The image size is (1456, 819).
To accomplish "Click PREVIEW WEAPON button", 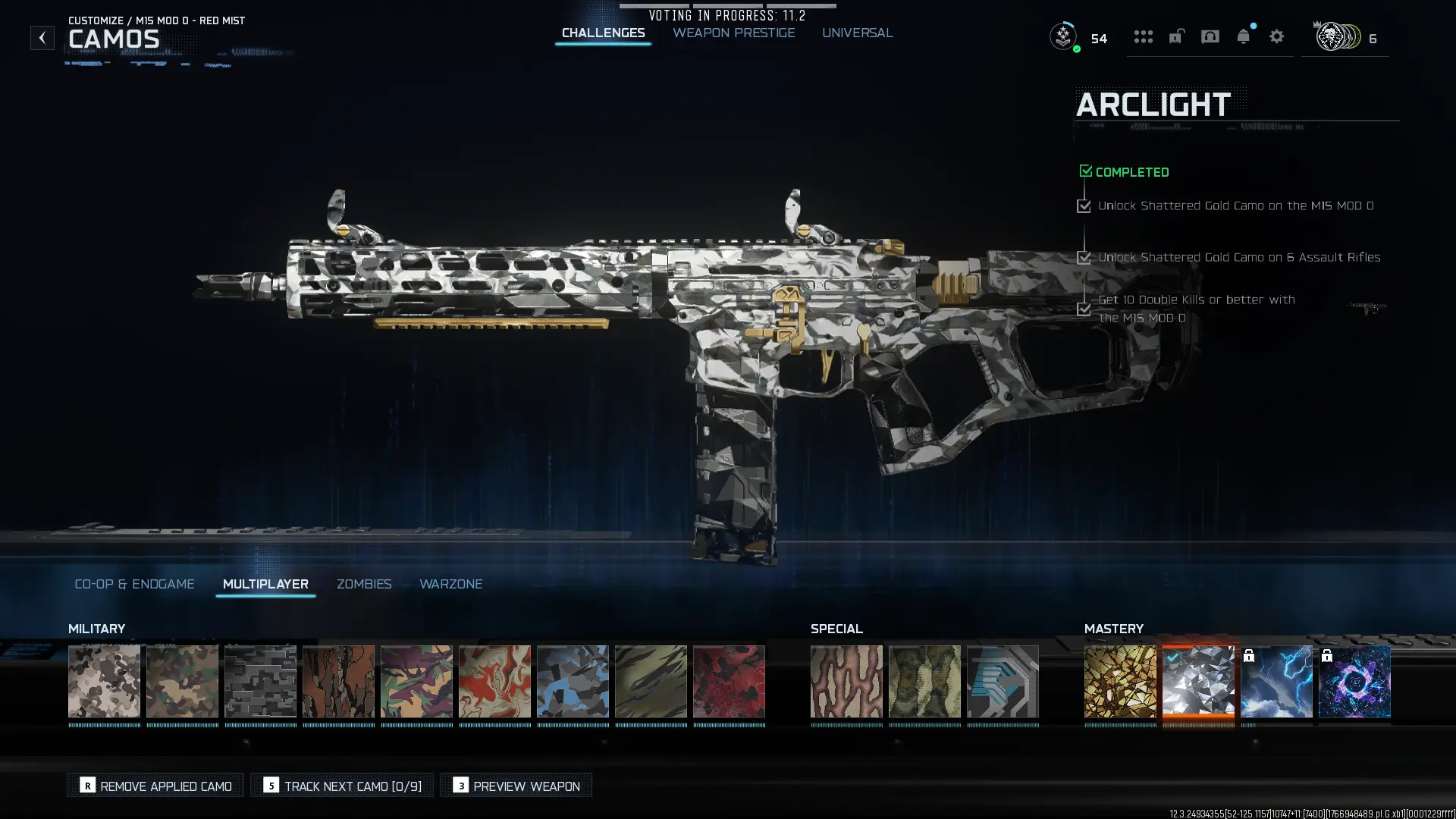I will (516, 786).
